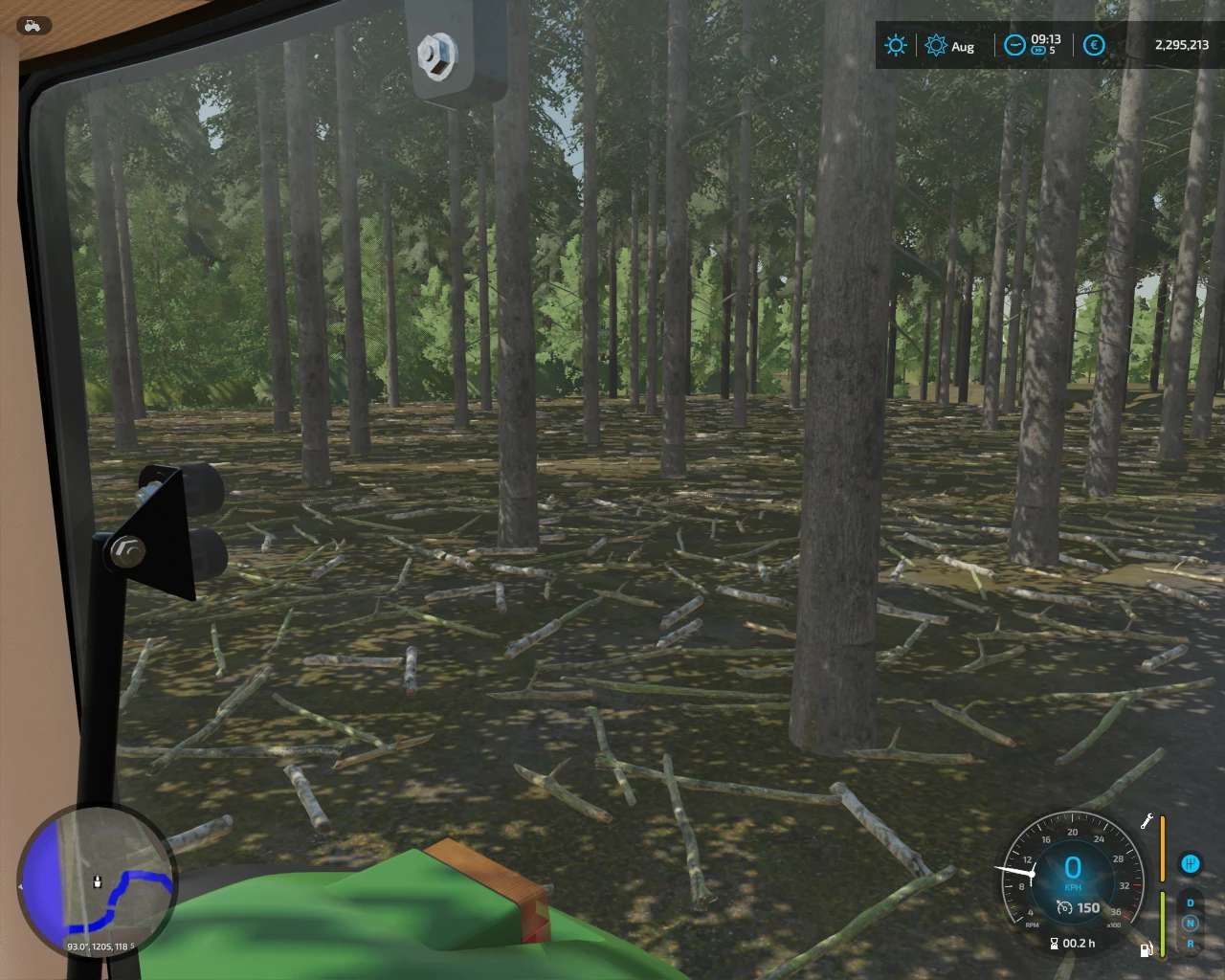Click the fuel pump icon
1225x980 pixels.
click(x=1146, y=949)
